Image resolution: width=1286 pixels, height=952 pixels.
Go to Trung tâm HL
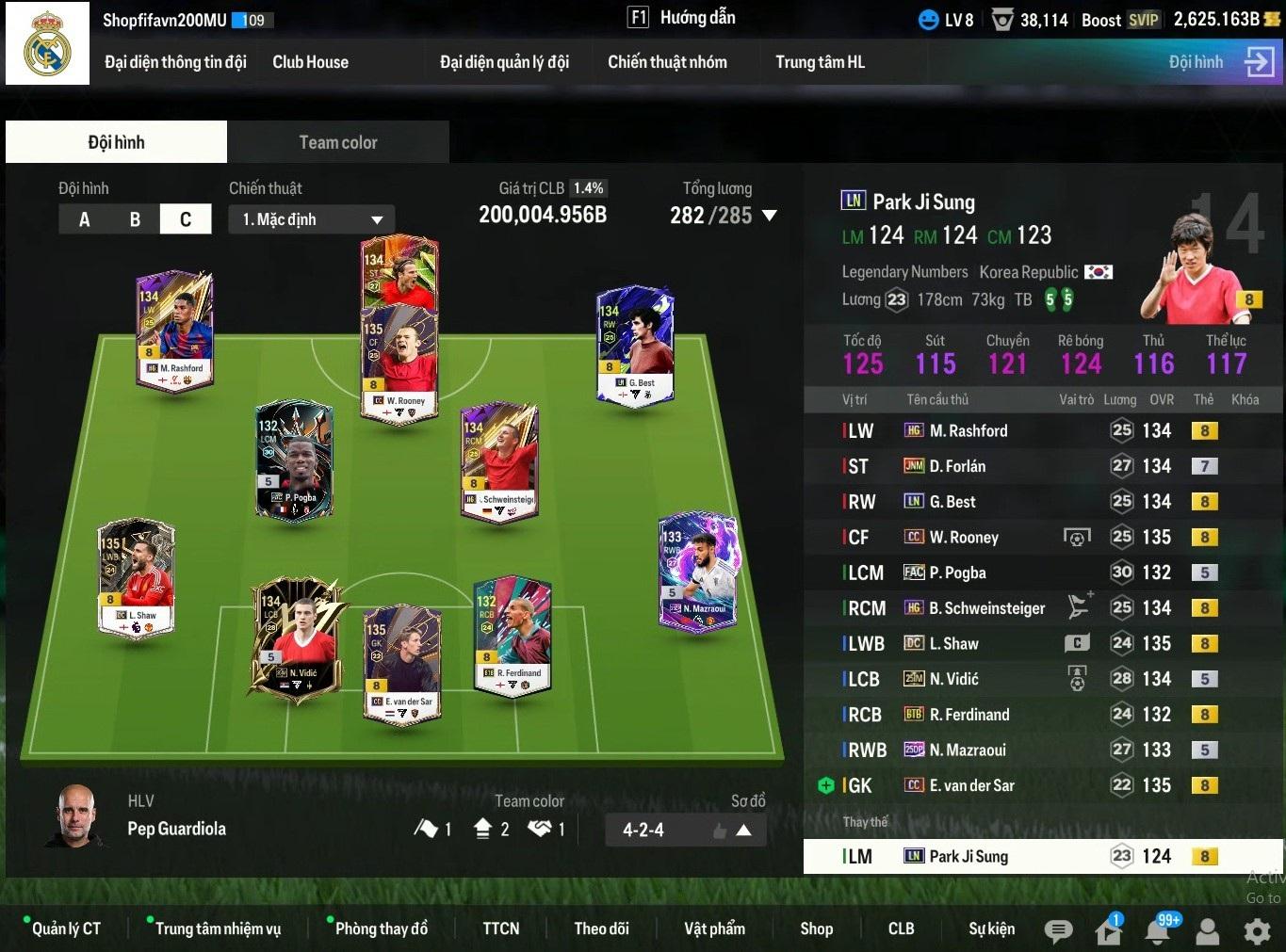click(x=820, y=62)
